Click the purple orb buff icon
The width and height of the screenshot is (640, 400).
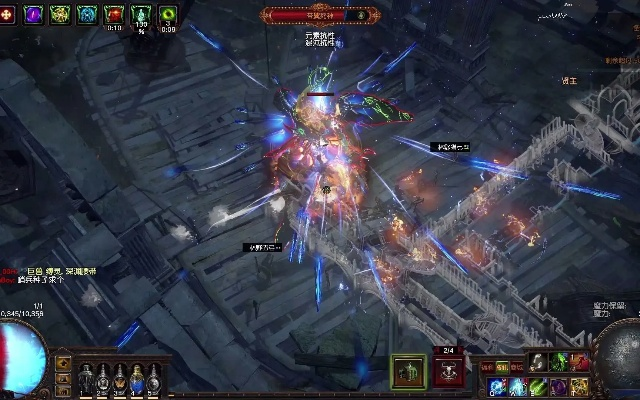pyautogui.click(x=33, y=14)
